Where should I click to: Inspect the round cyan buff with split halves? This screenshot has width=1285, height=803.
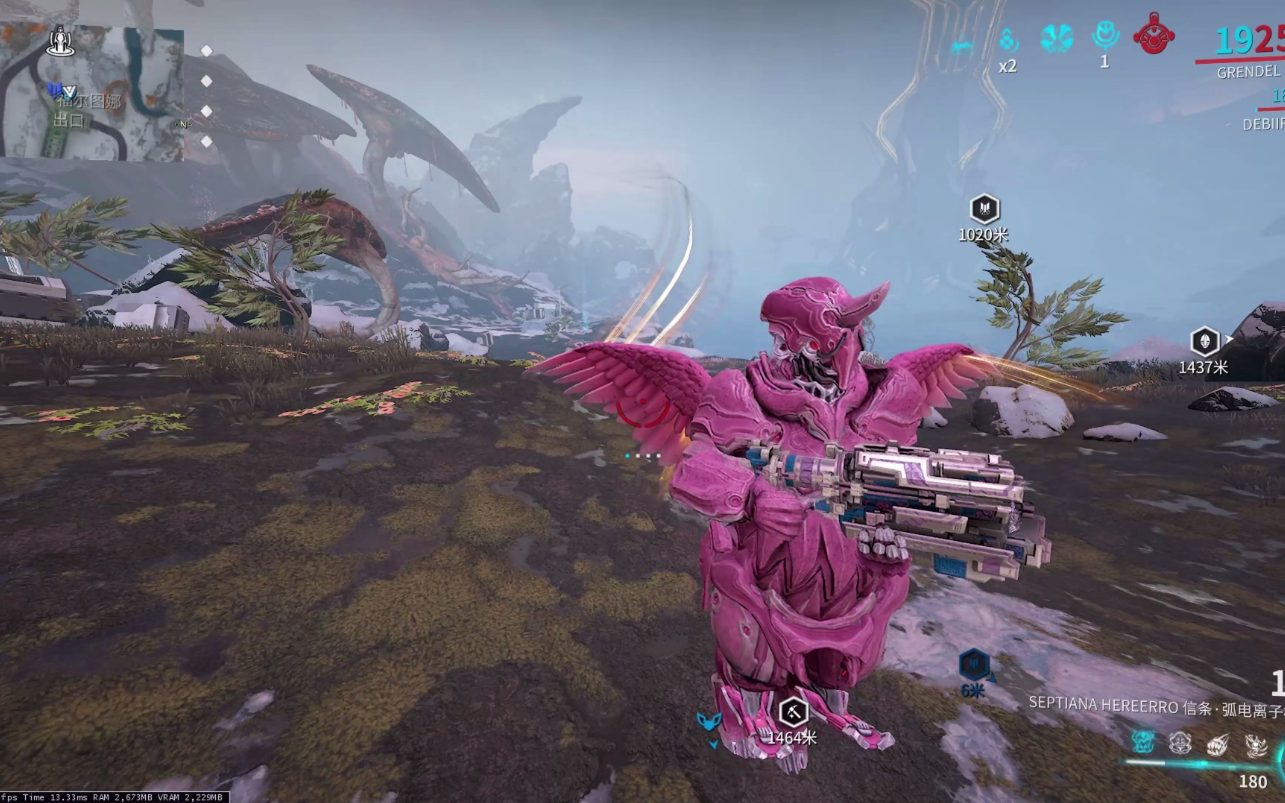tap(1056, 38)
